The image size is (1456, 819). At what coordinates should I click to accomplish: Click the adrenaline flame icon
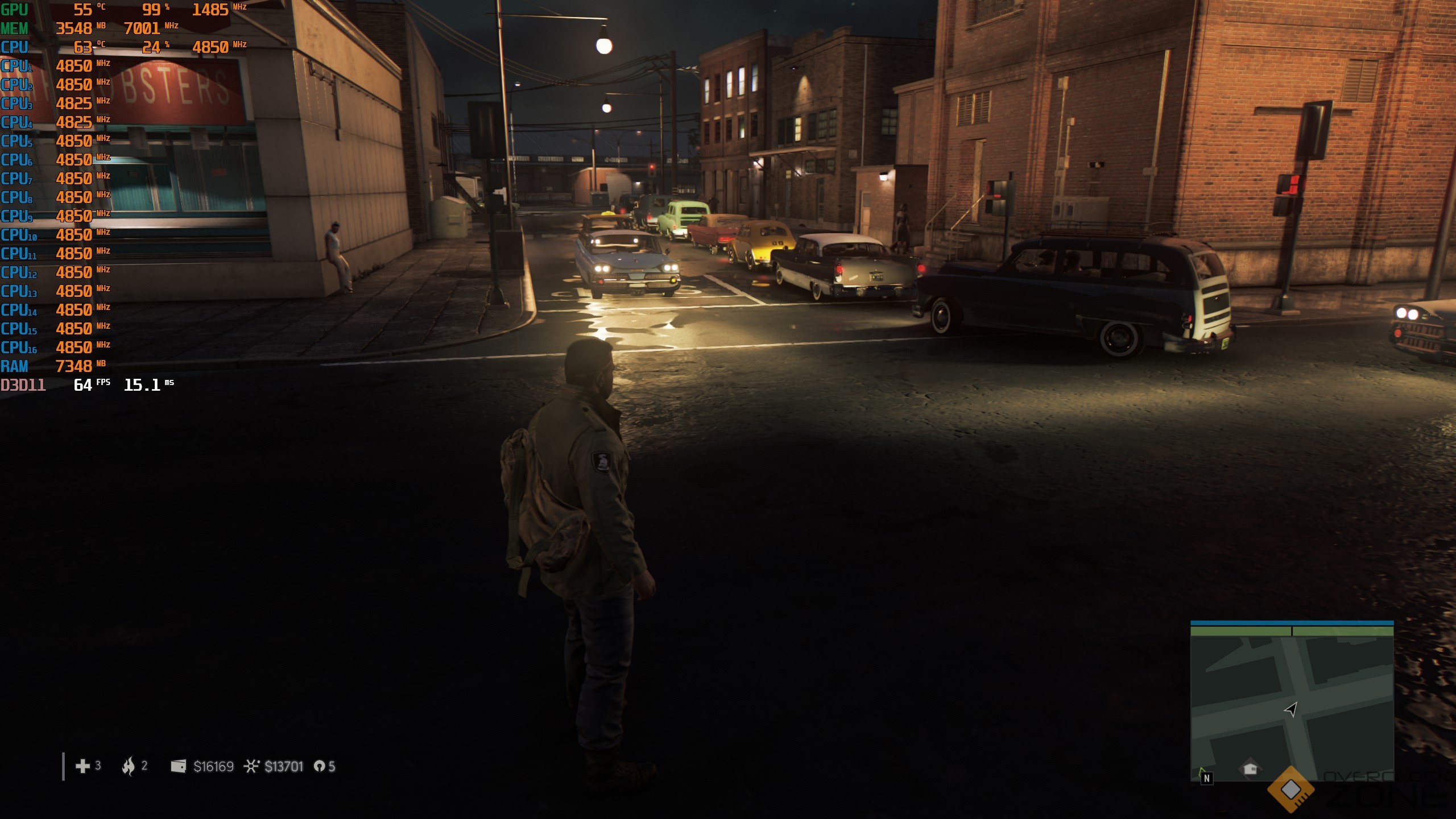[x=129, y=766]
